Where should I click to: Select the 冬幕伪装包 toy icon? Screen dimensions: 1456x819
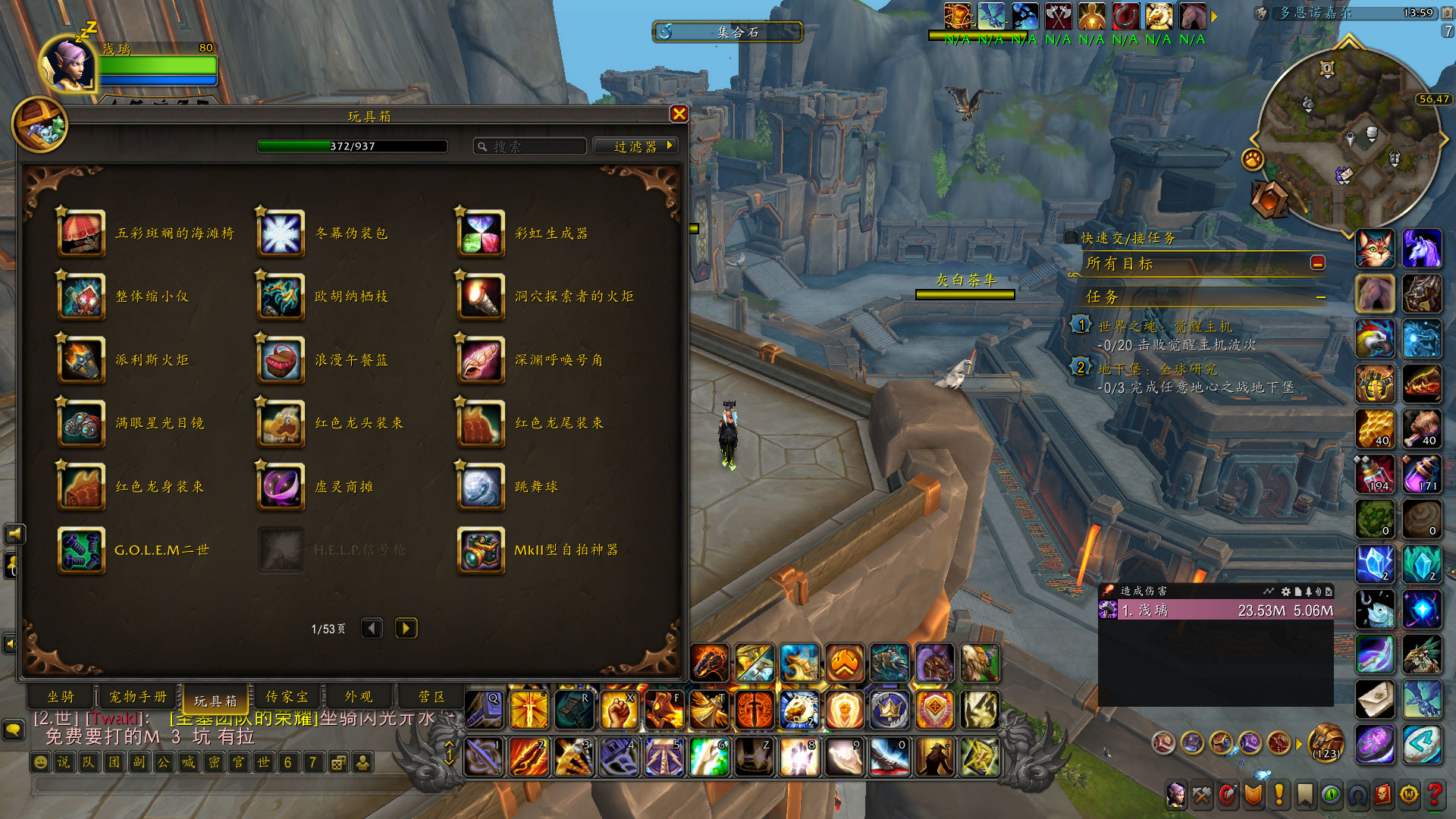pyautogui.click(x=281, y=234)
